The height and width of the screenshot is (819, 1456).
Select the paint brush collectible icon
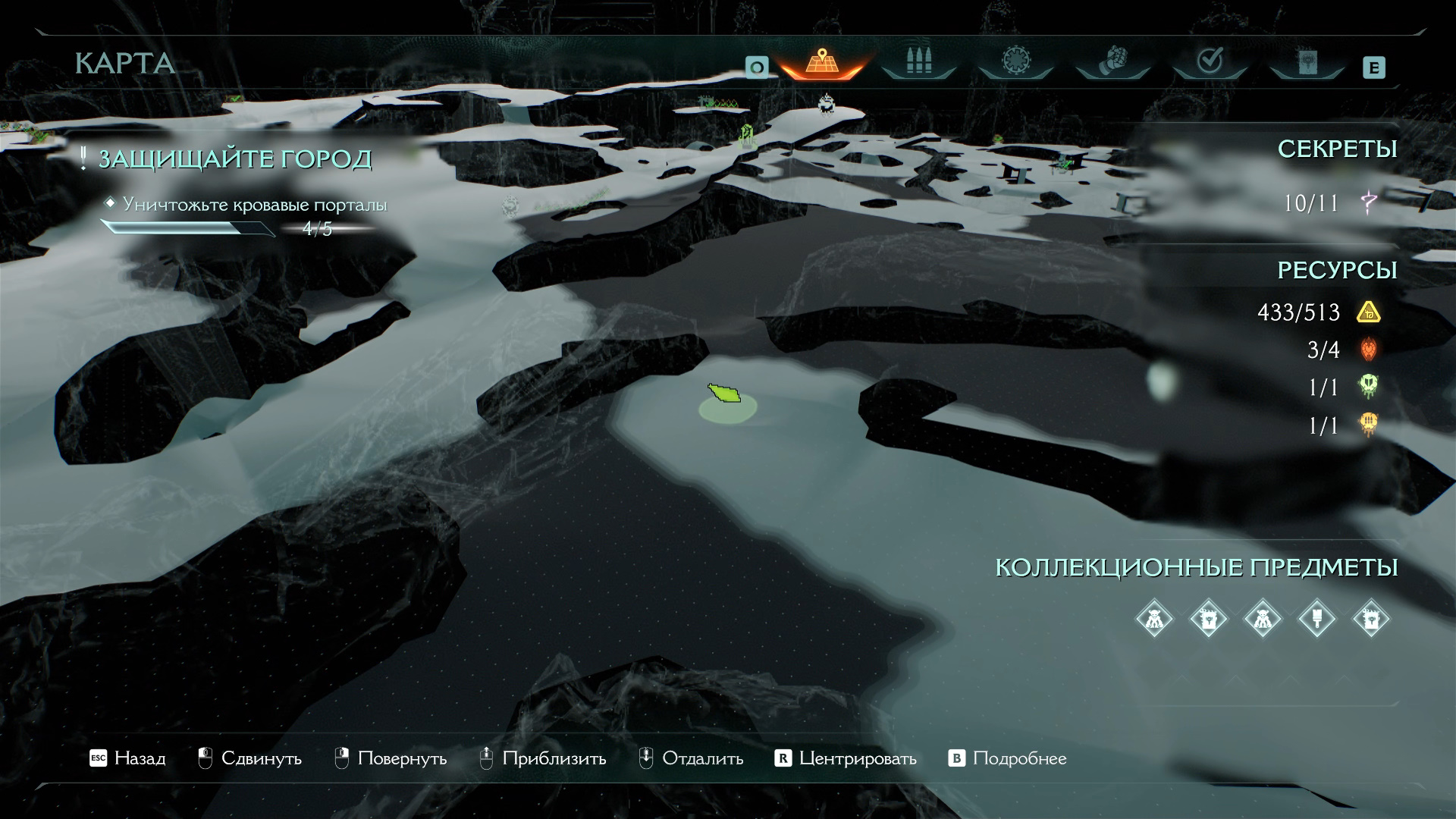1317,619
